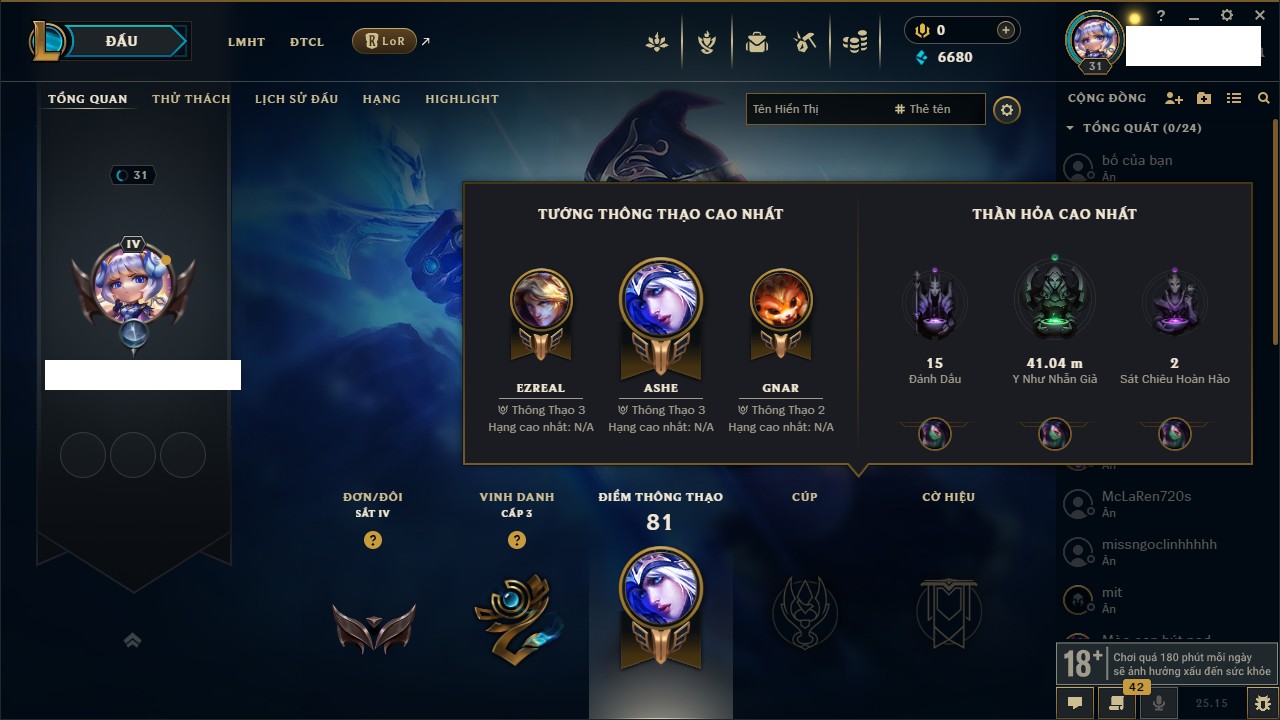Click the plus button to buy RP
This screenshot has height=720, width=1280.
(x=1006, y=31)
